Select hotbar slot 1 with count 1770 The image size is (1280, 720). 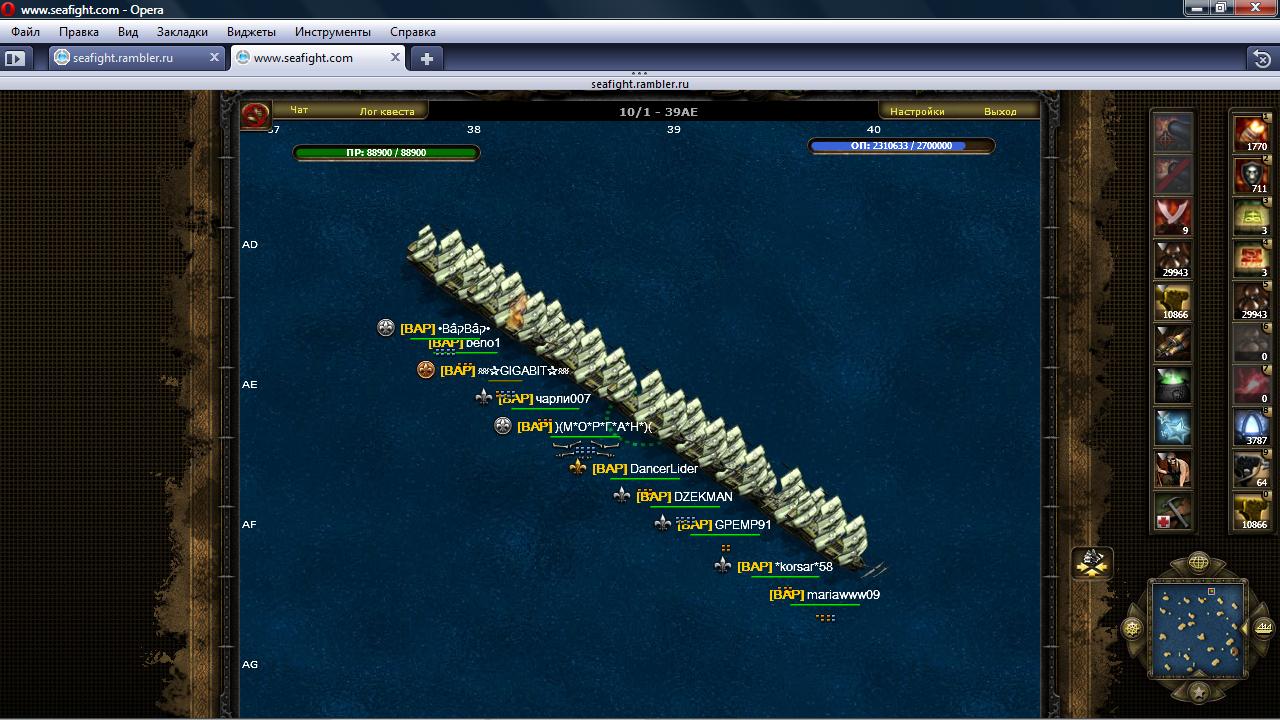coord(1251,132)
